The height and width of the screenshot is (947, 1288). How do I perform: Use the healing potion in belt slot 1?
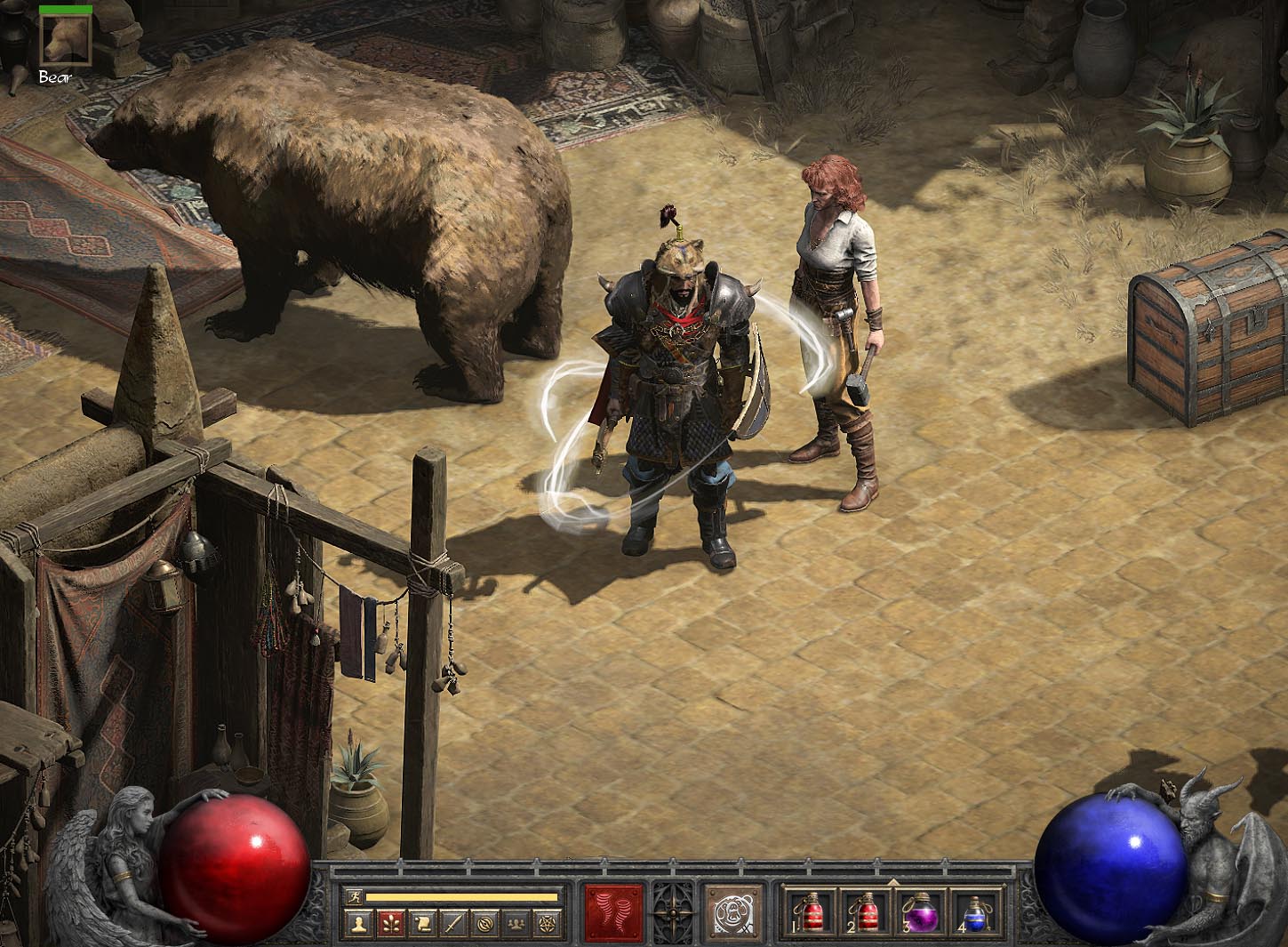point(807,913)
